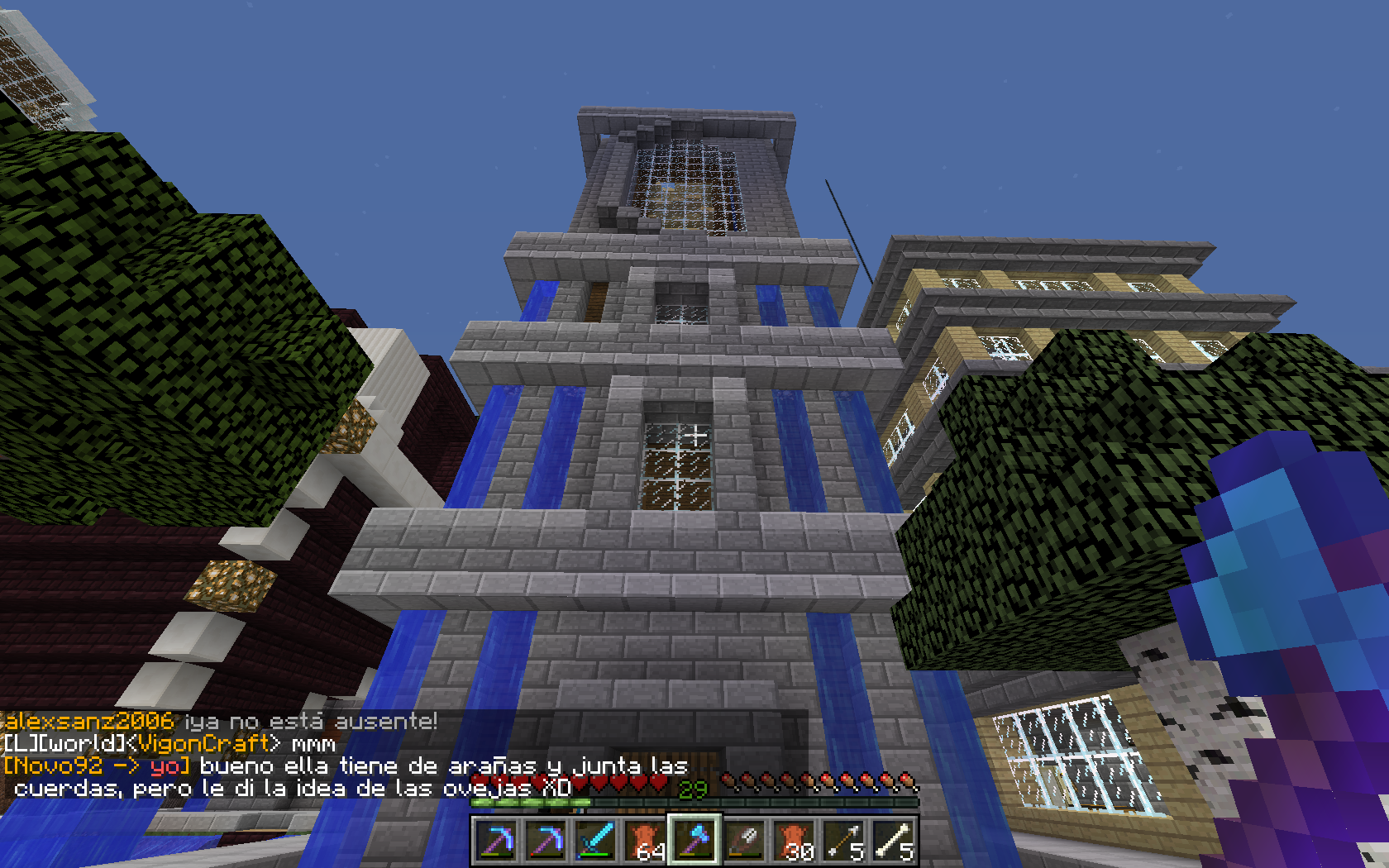
Task: Select the stack of 30 leather
Action: [x=794, y=841]
